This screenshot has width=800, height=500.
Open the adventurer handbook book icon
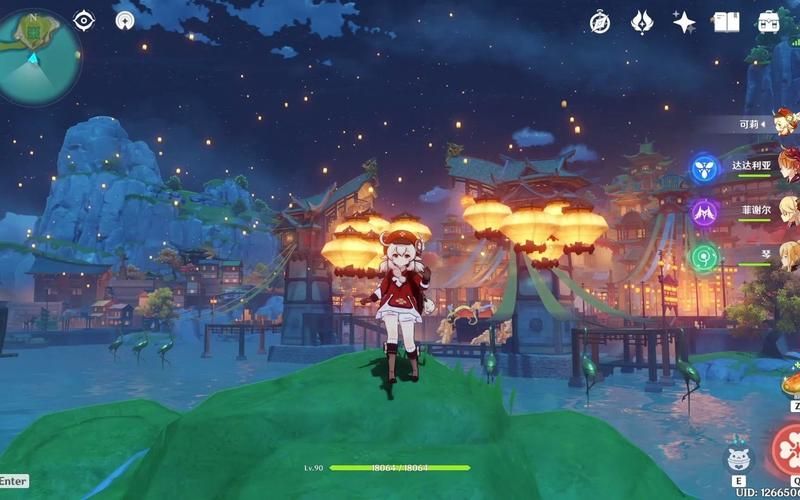[x=726, y=22]
